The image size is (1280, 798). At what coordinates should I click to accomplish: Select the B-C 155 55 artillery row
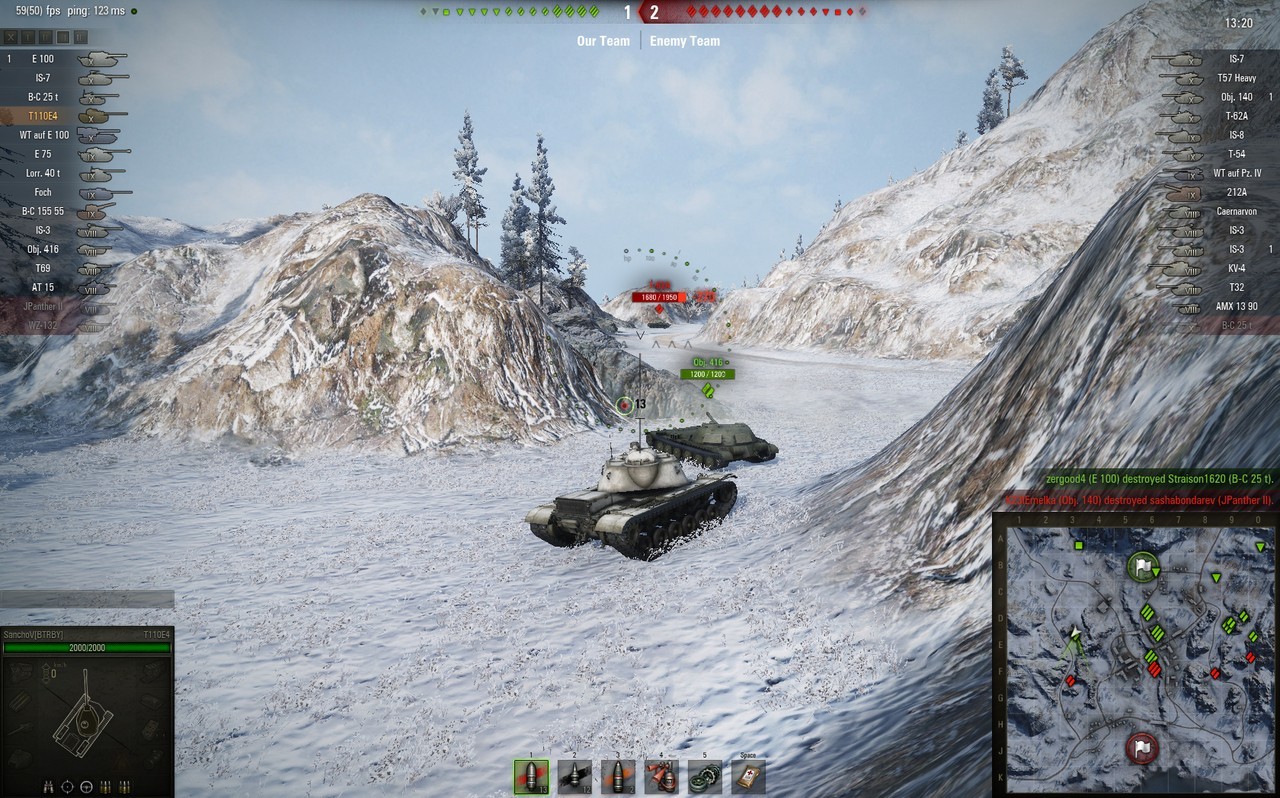pyautogui.click(x=60, y=211)
